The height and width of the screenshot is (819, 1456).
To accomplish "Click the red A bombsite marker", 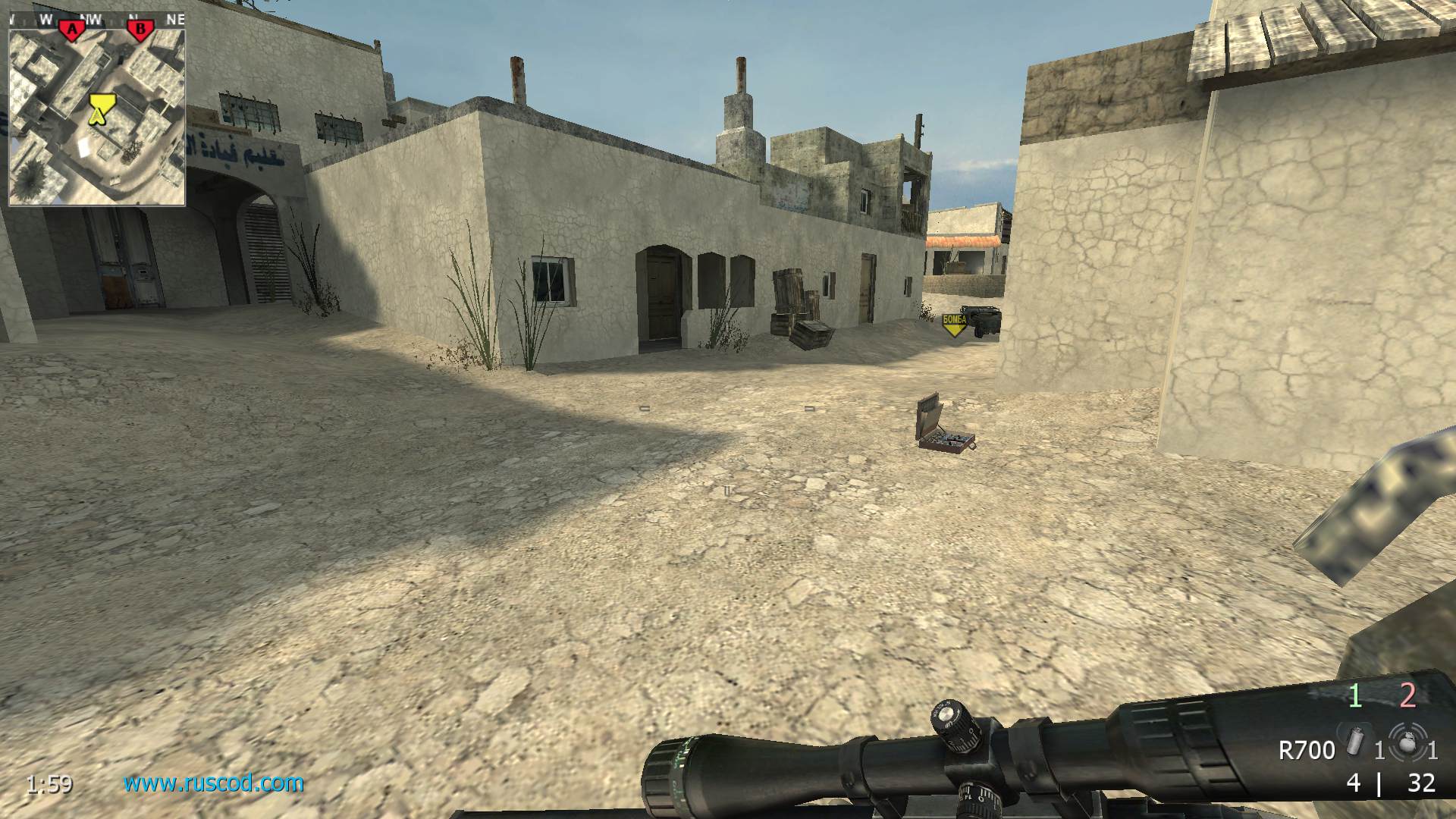I will (x=73, y=30).
